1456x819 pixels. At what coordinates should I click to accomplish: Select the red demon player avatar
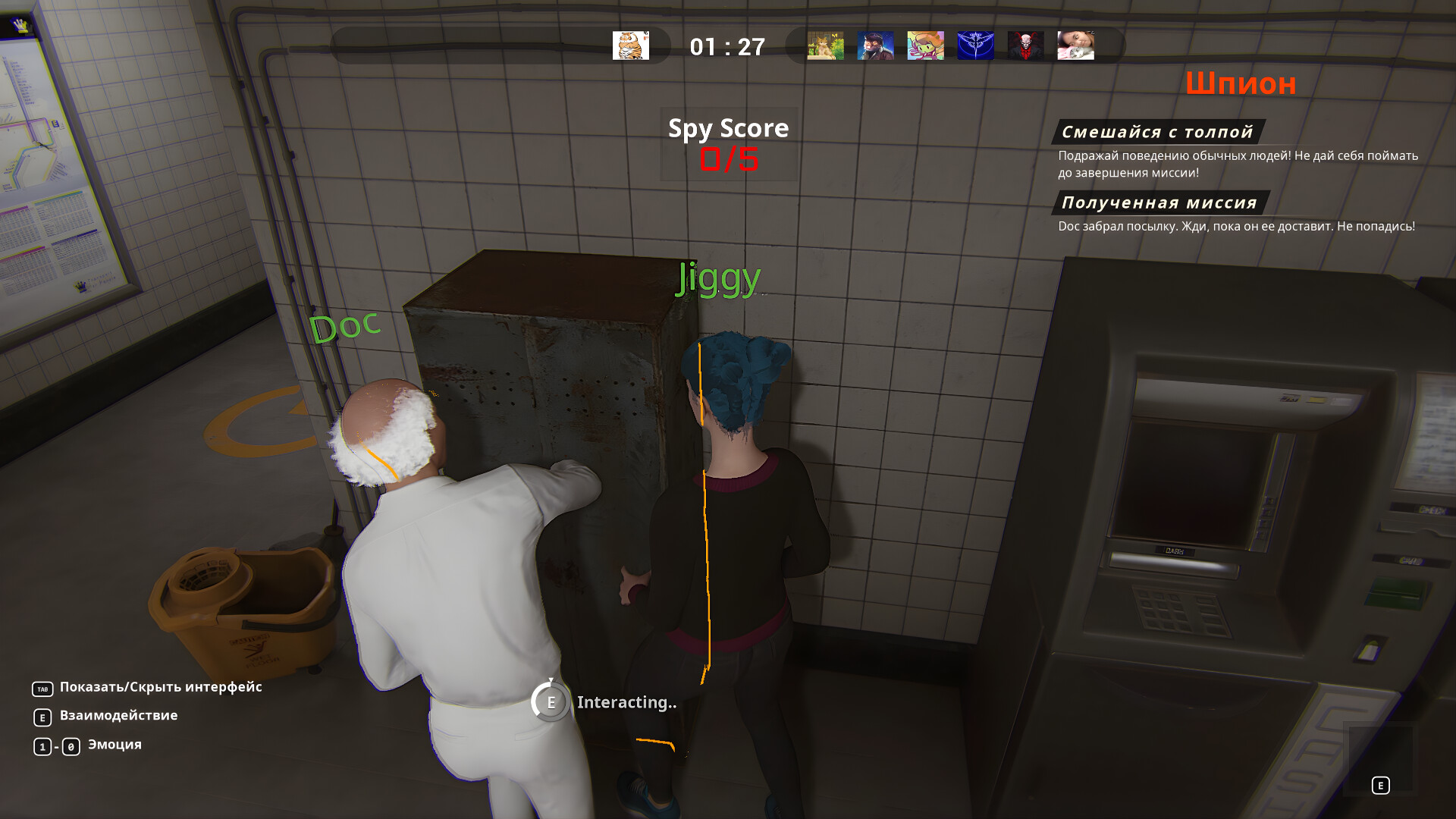coord(1026,45)
